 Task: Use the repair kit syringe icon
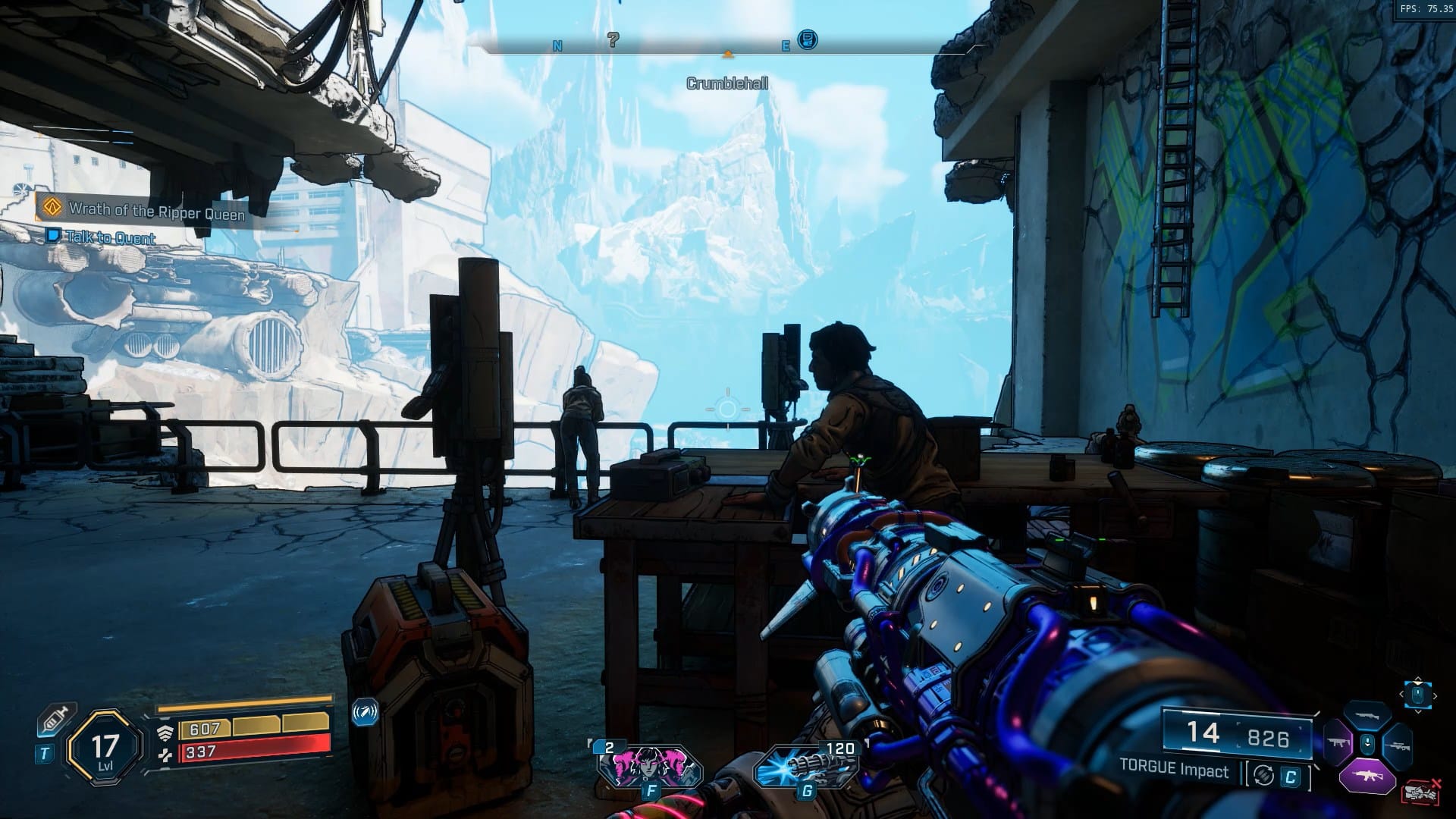[x=56, y=719]
